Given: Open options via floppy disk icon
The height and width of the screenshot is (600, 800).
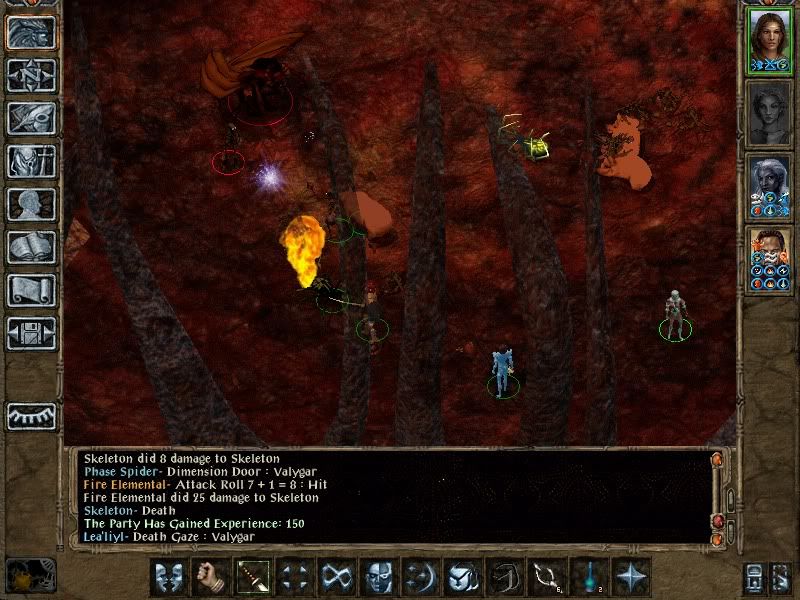Looking at the screenshot, I should [31, 333].
